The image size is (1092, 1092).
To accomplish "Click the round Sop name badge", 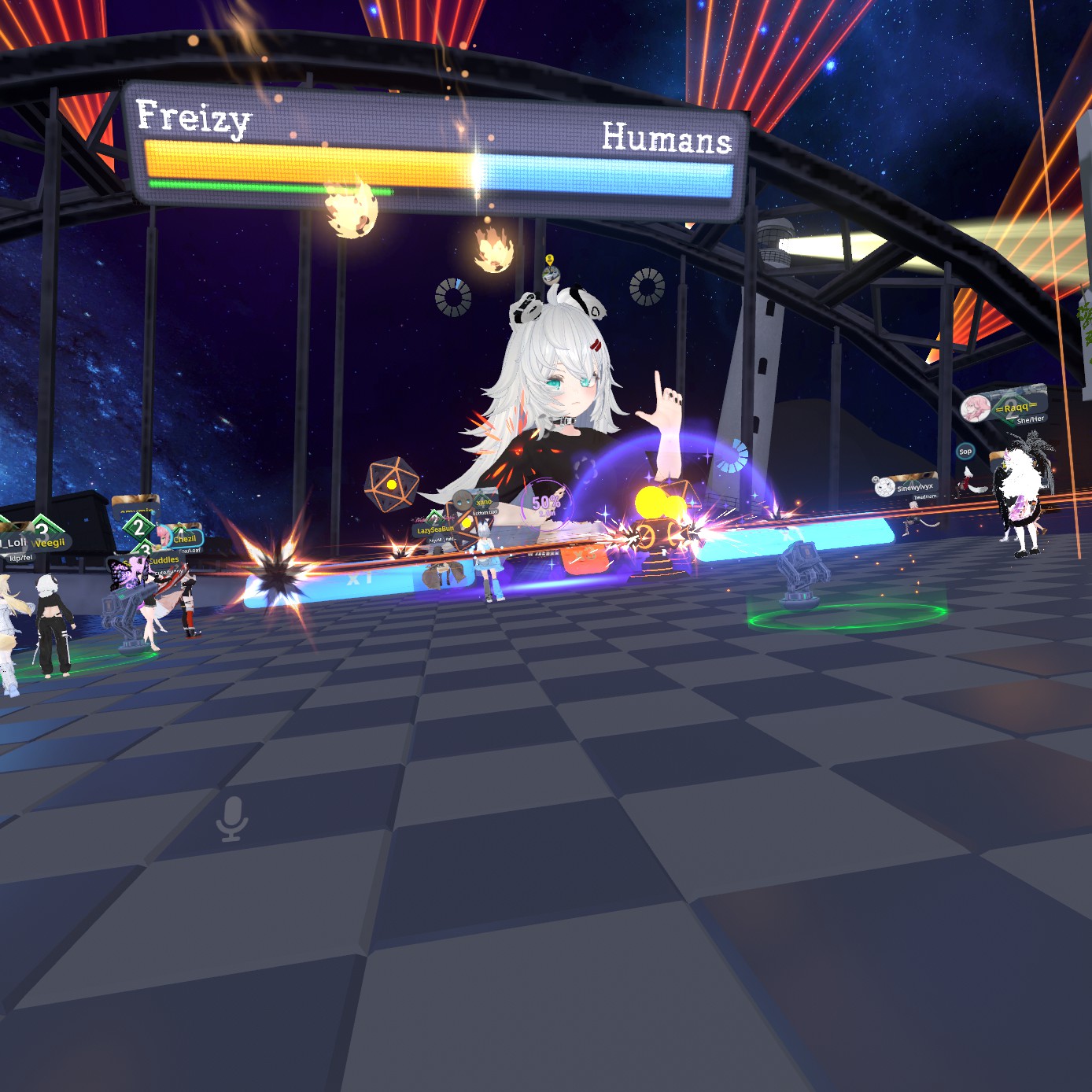I will click(965, 452).
